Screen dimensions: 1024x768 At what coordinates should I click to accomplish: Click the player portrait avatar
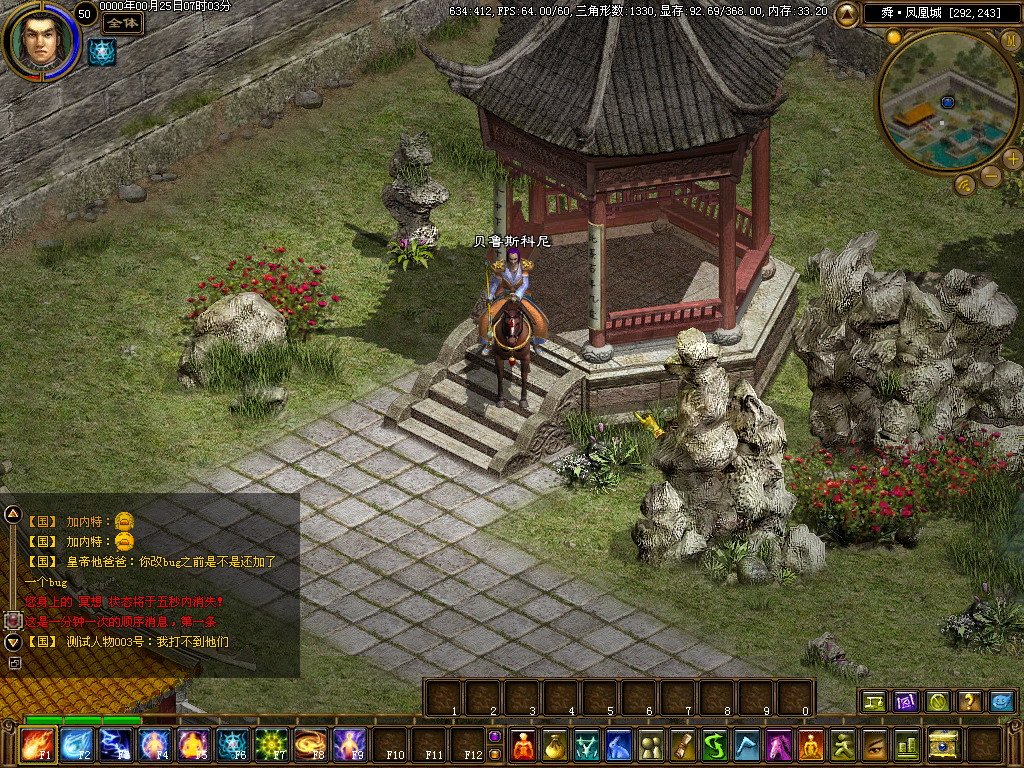coord(40,40)
